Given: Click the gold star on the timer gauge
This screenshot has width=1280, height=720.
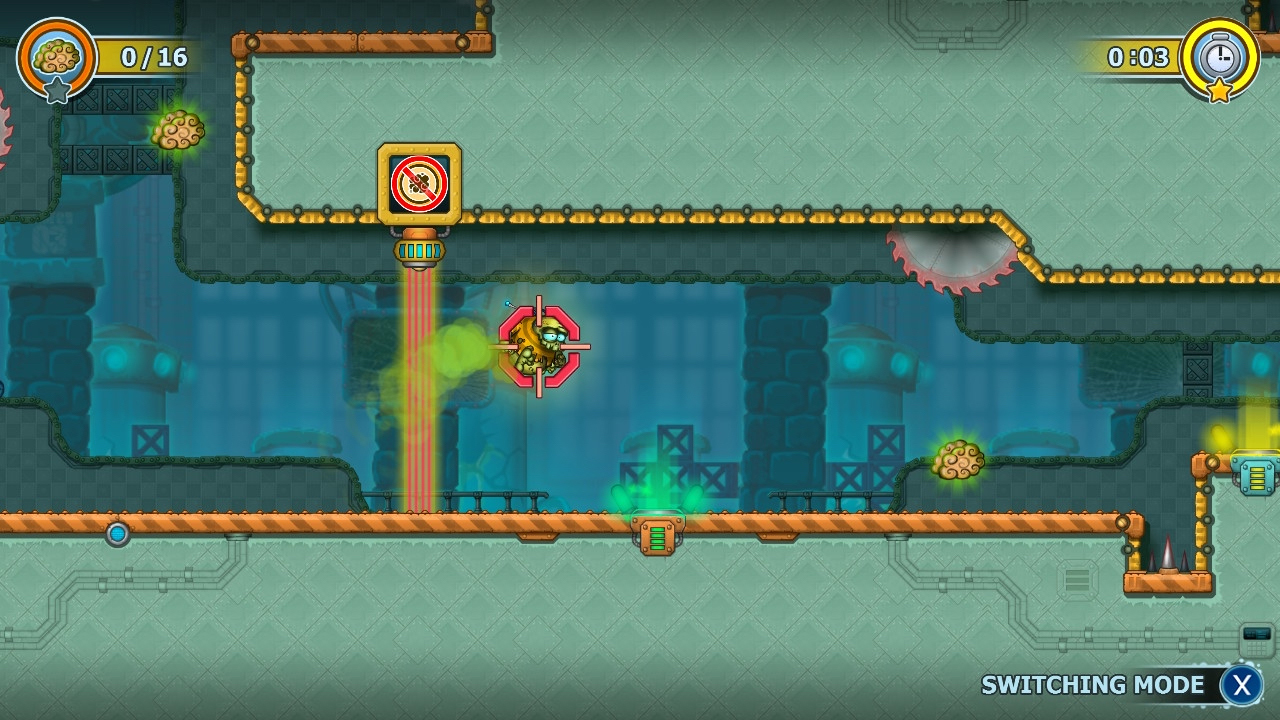Looking at the screenshot, I should [1219, 92].
